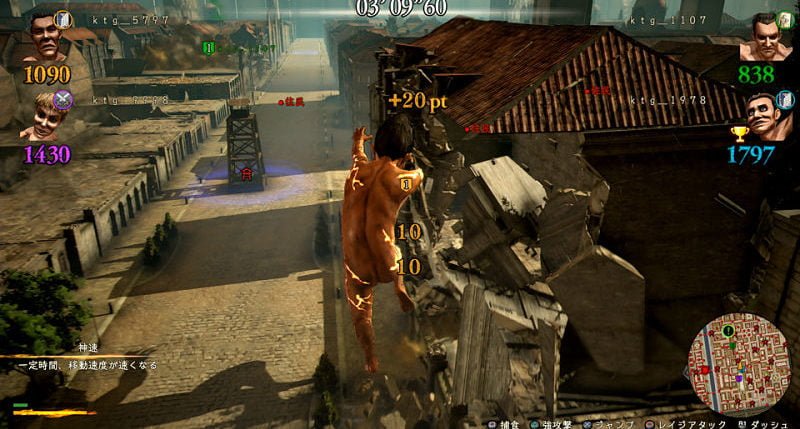The height and width of the screenshot is (429, 800).
Task: Select the ktg_5797 titan portrait
Action: point(44,39)
